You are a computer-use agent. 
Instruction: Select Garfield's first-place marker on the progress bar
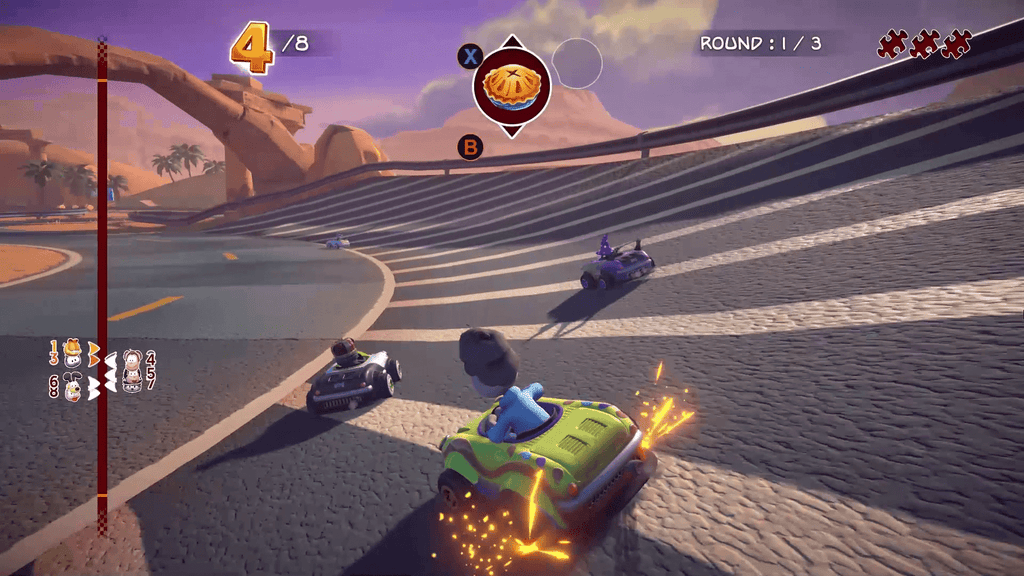(x=74, y=351)
